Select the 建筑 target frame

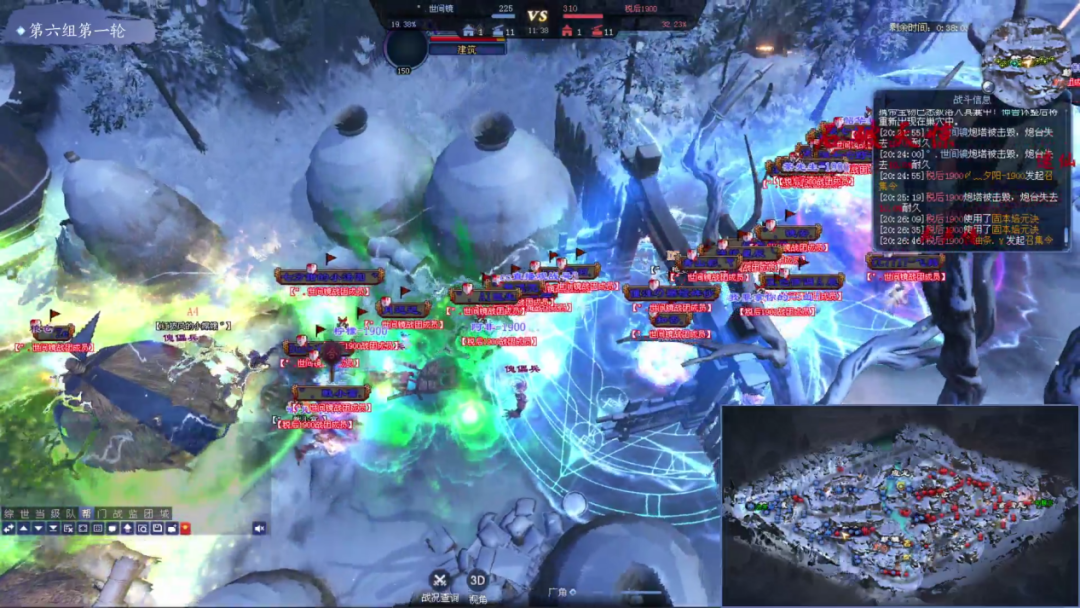[468, 48]
